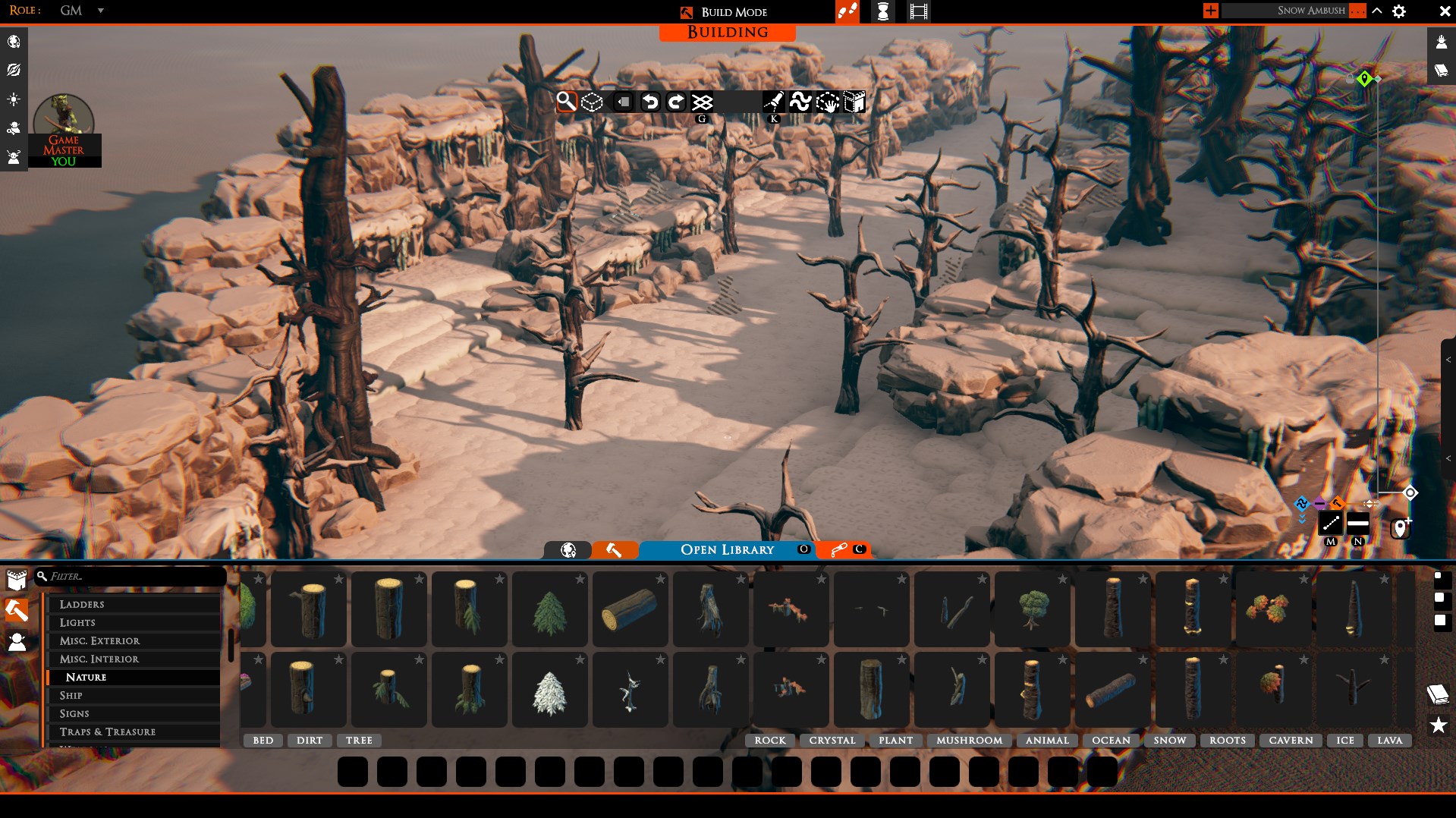1456x818 pixels.
Task: Select the Ship category
Action: tap(71, 695)
